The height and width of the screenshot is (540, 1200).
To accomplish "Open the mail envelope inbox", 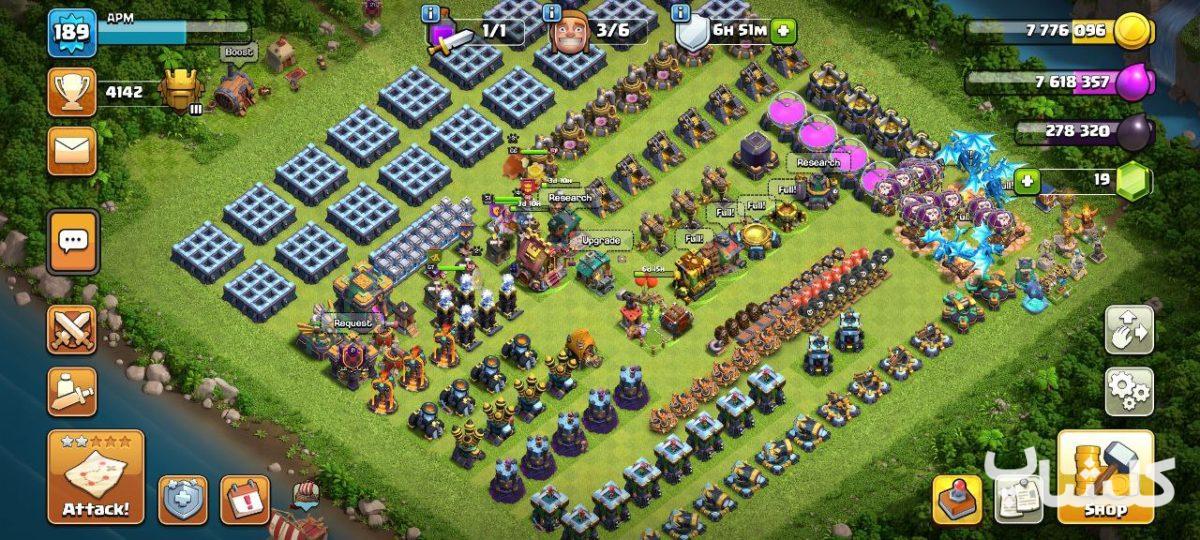I will click(x=72, y=150).
